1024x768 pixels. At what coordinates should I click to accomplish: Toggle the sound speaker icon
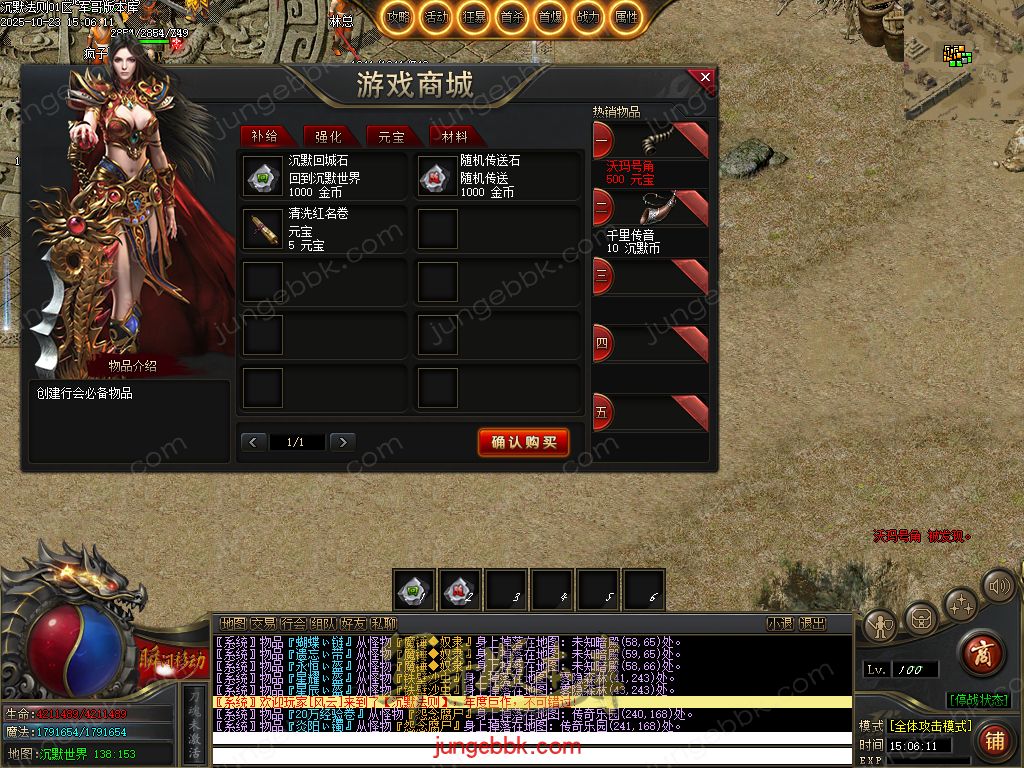[998, 584]
